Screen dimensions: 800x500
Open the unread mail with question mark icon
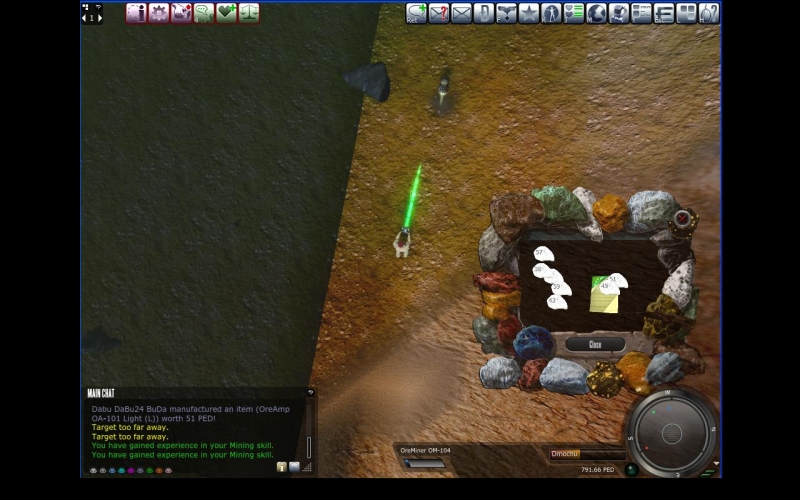(x=439, y=13)
